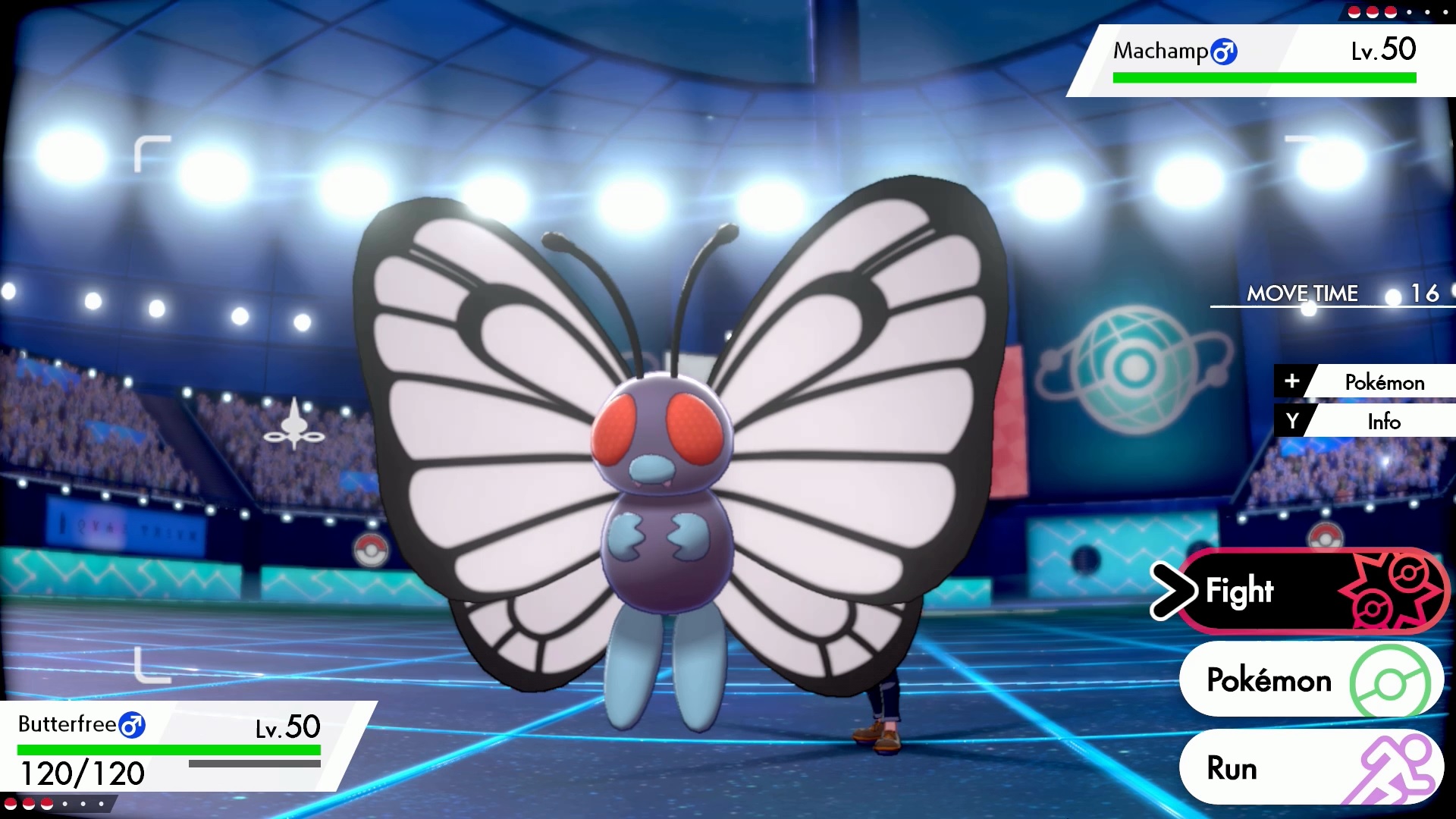Click Machamp's green HP bar
This screenshot has width=1456, height=819.
[1263, 77]
